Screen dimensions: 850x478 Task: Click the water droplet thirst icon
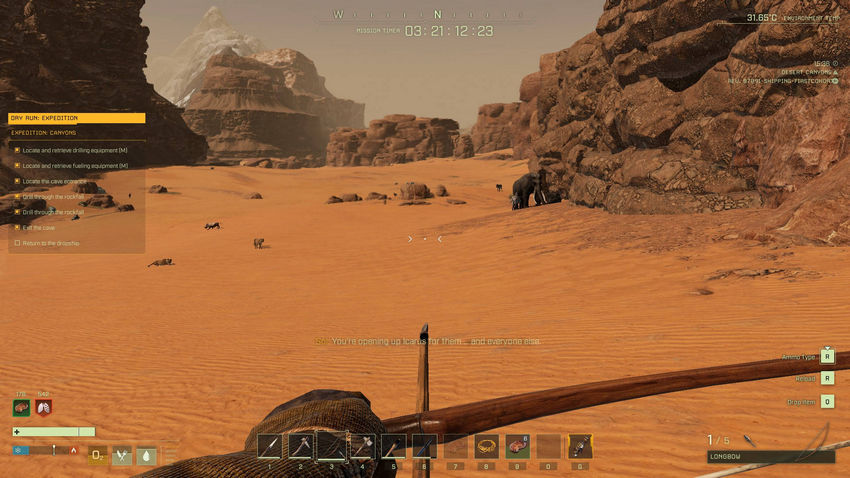[146, 455]
